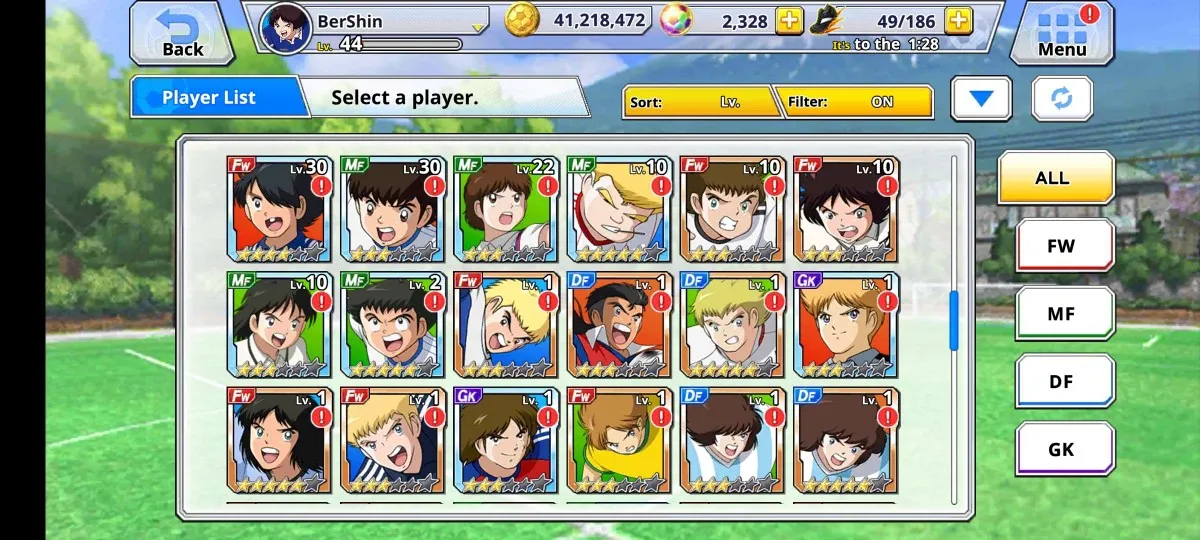Show ALL player positions
This screenshot has height=540, width=1200.
(x=1055, y=178)
